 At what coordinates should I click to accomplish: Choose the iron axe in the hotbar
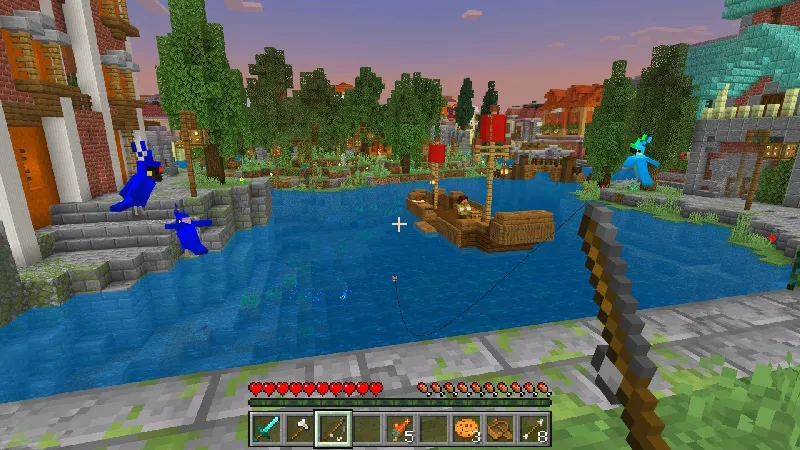click(299, 429)
